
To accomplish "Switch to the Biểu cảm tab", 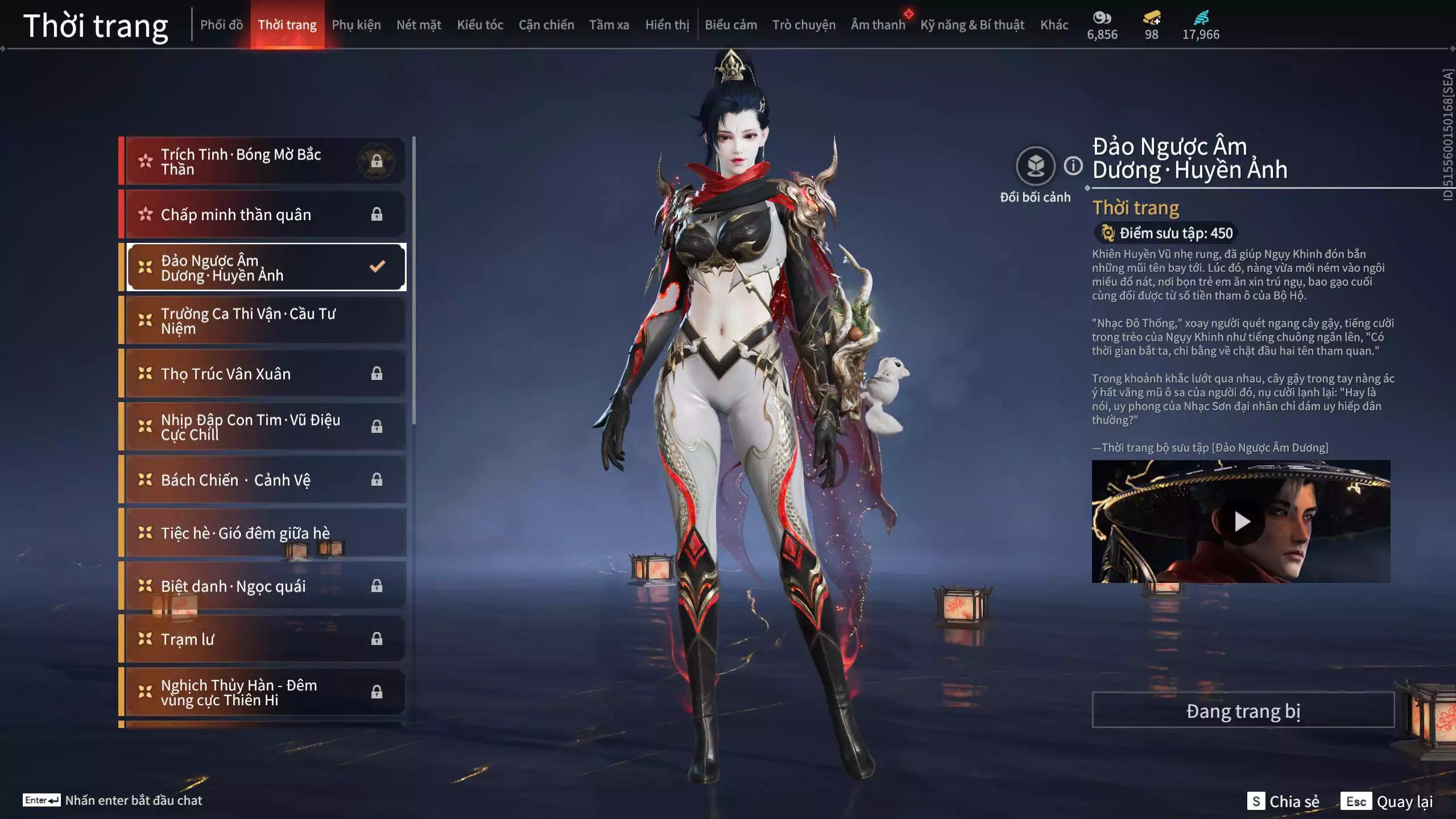I will point(731,25).
